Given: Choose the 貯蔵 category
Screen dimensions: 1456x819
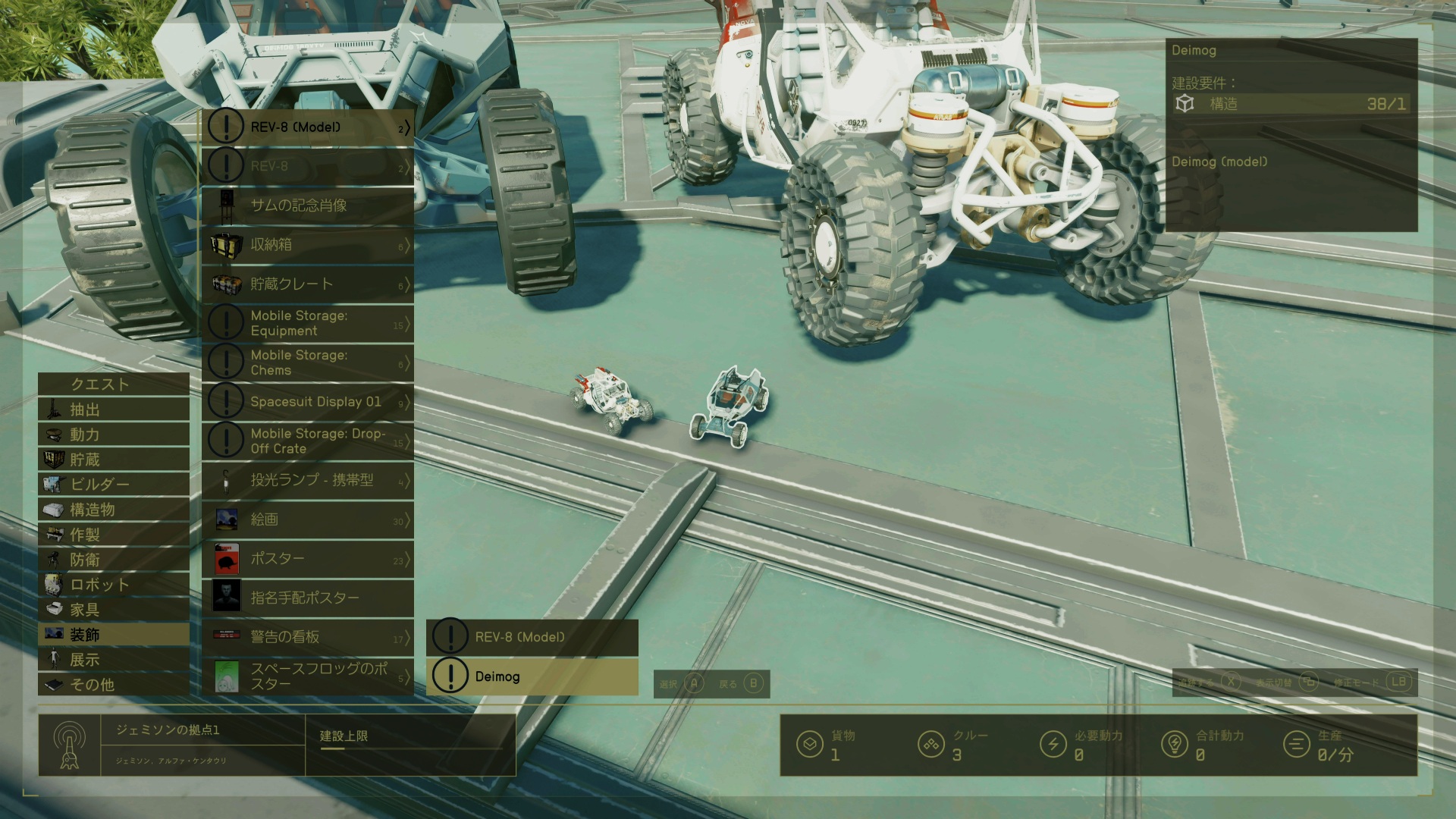Looking at the screenshot, I should coord(114,460).
